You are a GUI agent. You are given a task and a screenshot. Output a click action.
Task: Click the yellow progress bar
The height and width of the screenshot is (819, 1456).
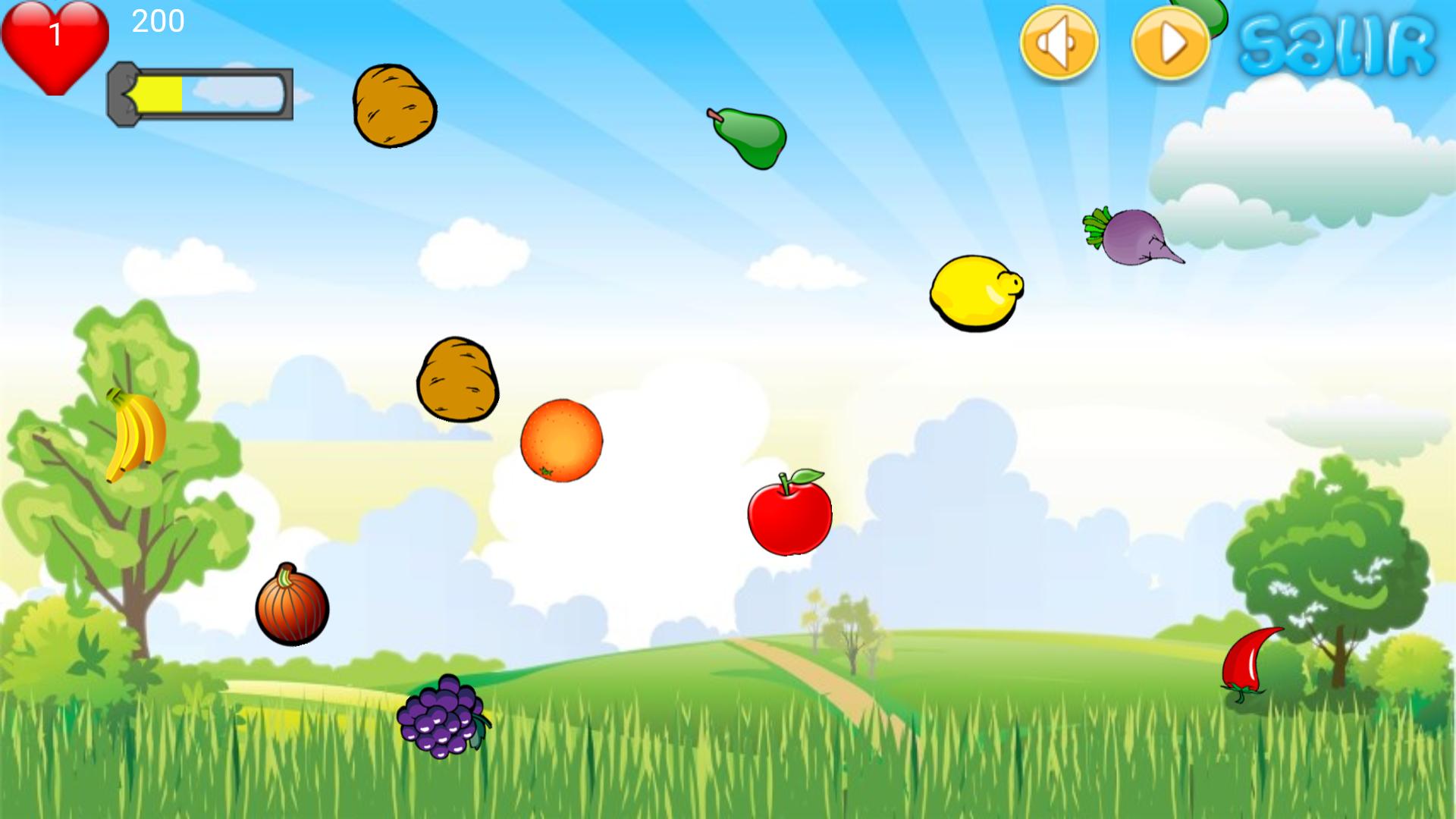click(x=159, y=95)
